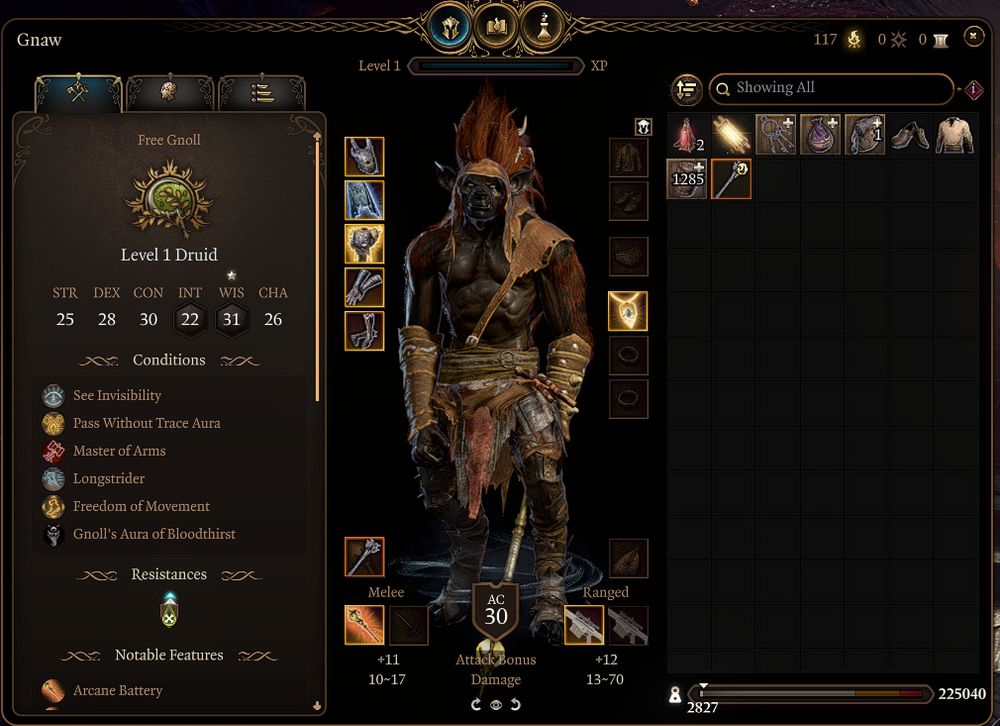Select the staff in the inventory grid
The height and width of the screenshot is (726, 1000).
pyautogui.click(x=731, y=178)
